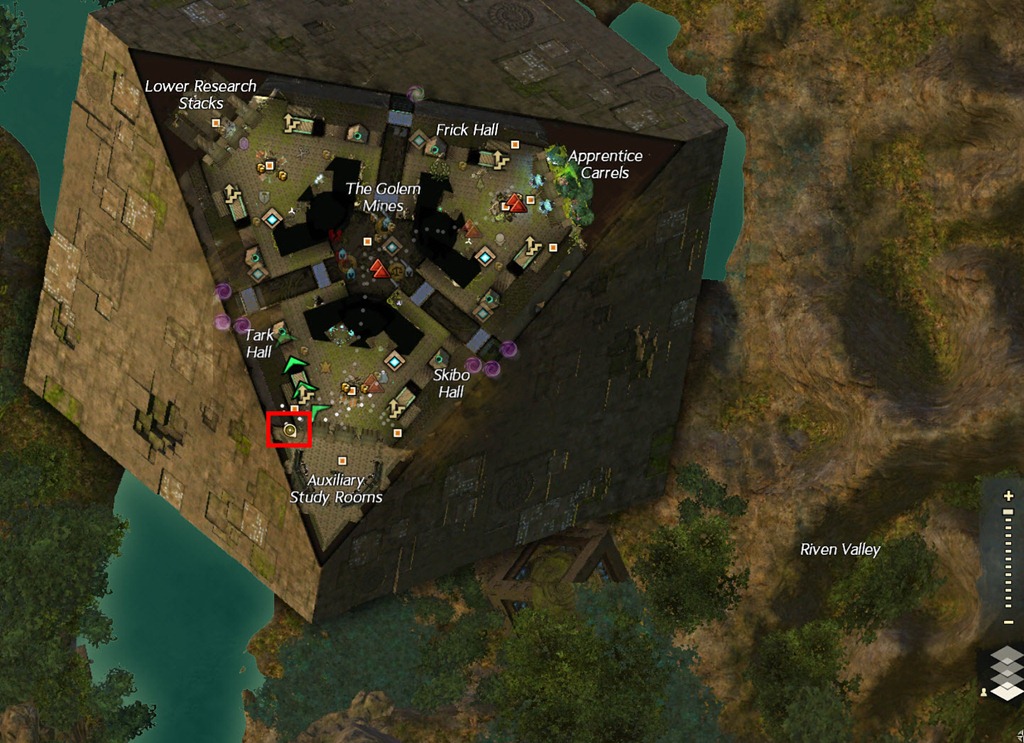Select point of interest above Auxiliary Study Rooms
This screenshot has width=1024, height=743.
click(x=342, y=460)
